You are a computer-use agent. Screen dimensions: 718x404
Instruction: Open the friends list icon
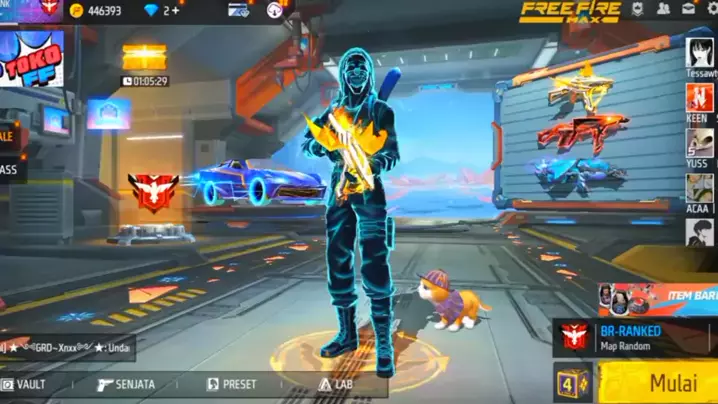point(663,9)
